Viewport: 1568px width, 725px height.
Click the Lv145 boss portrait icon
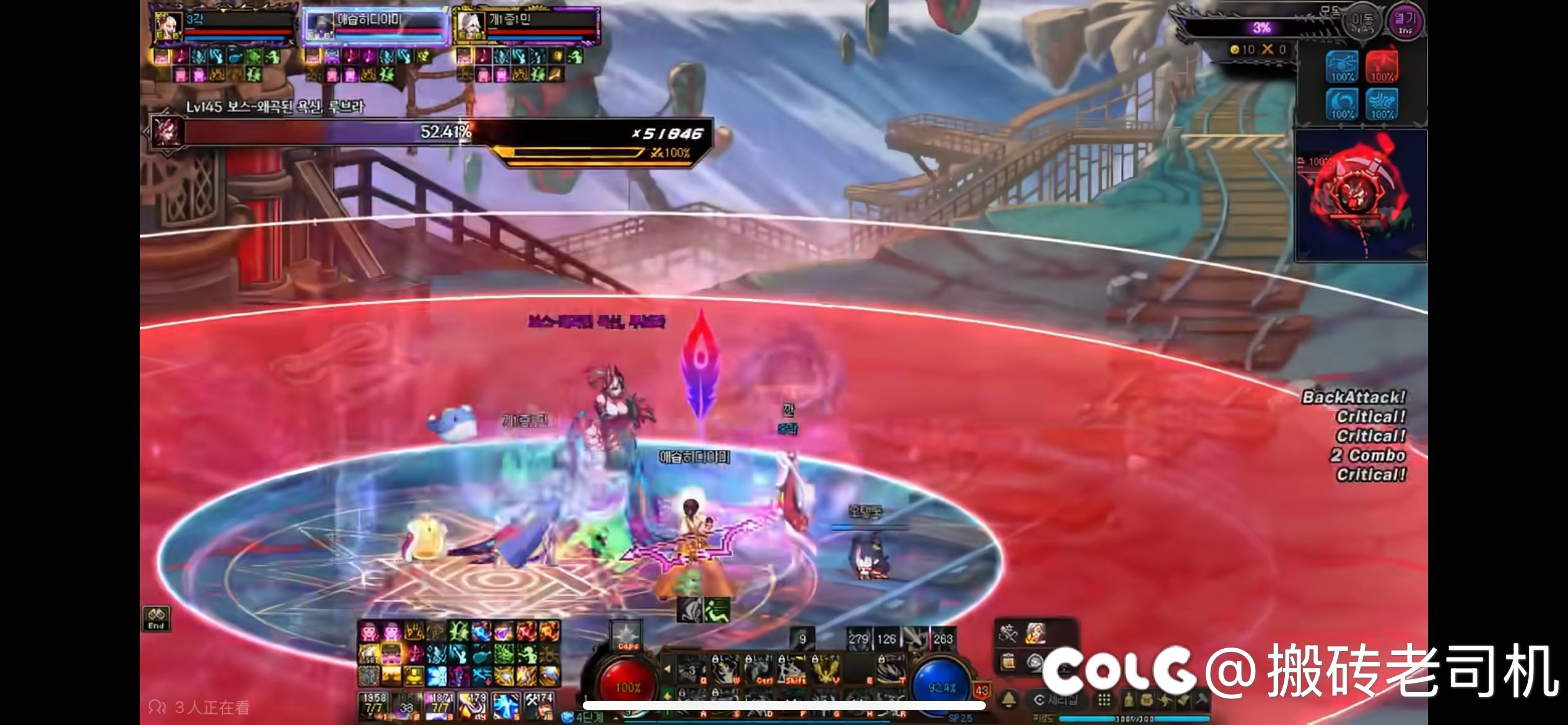coord(167,131)
